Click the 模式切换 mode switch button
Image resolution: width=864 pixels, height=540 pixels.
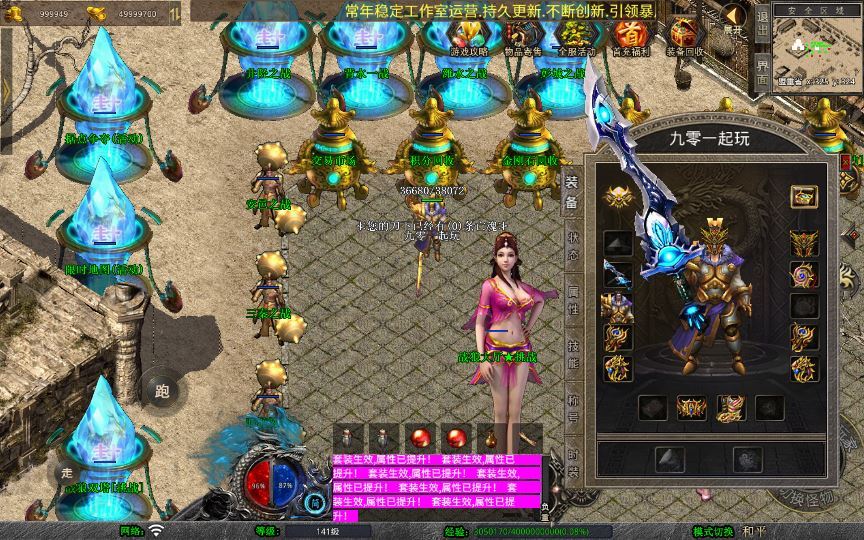click(x=715, y=531)
